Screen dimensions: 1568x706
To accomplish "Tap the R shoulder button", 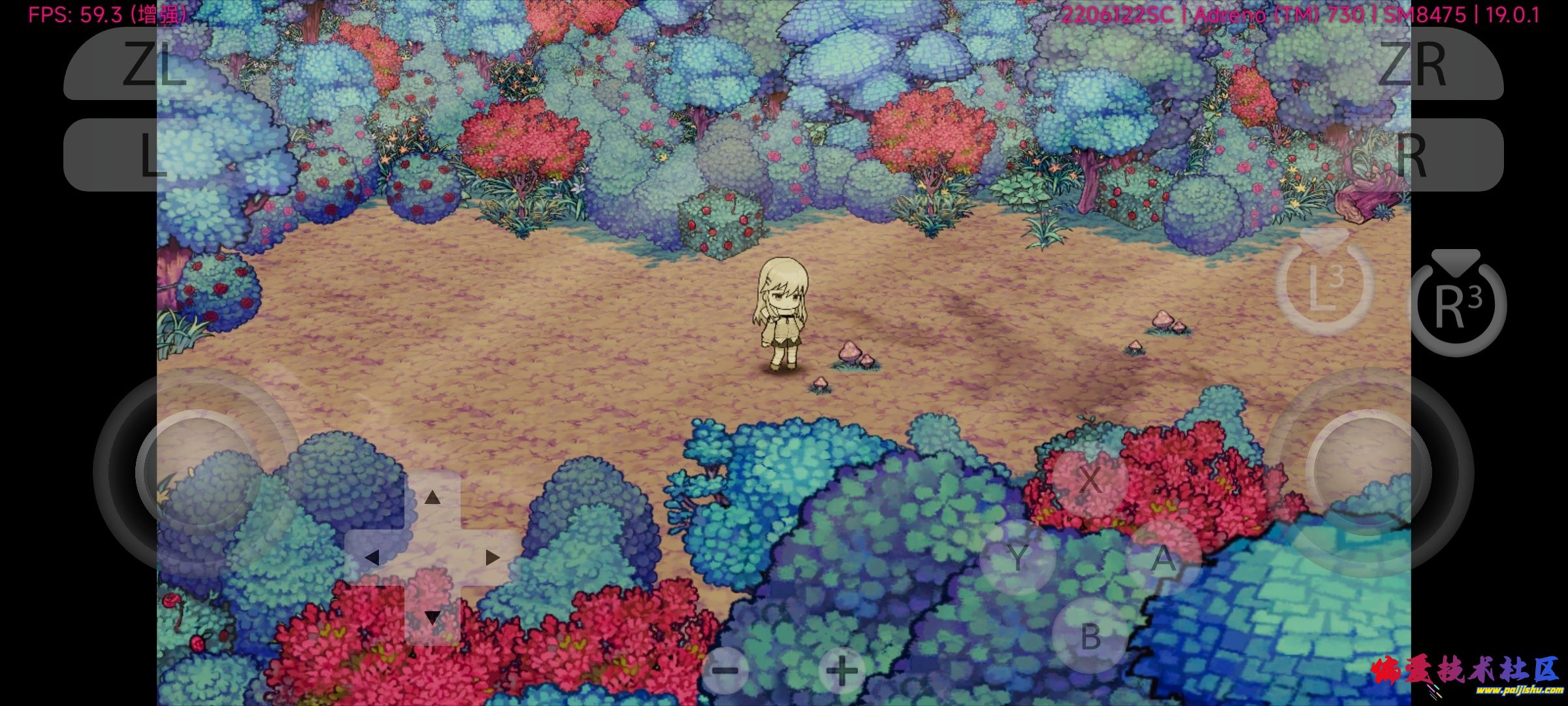I will [1411, 155].
